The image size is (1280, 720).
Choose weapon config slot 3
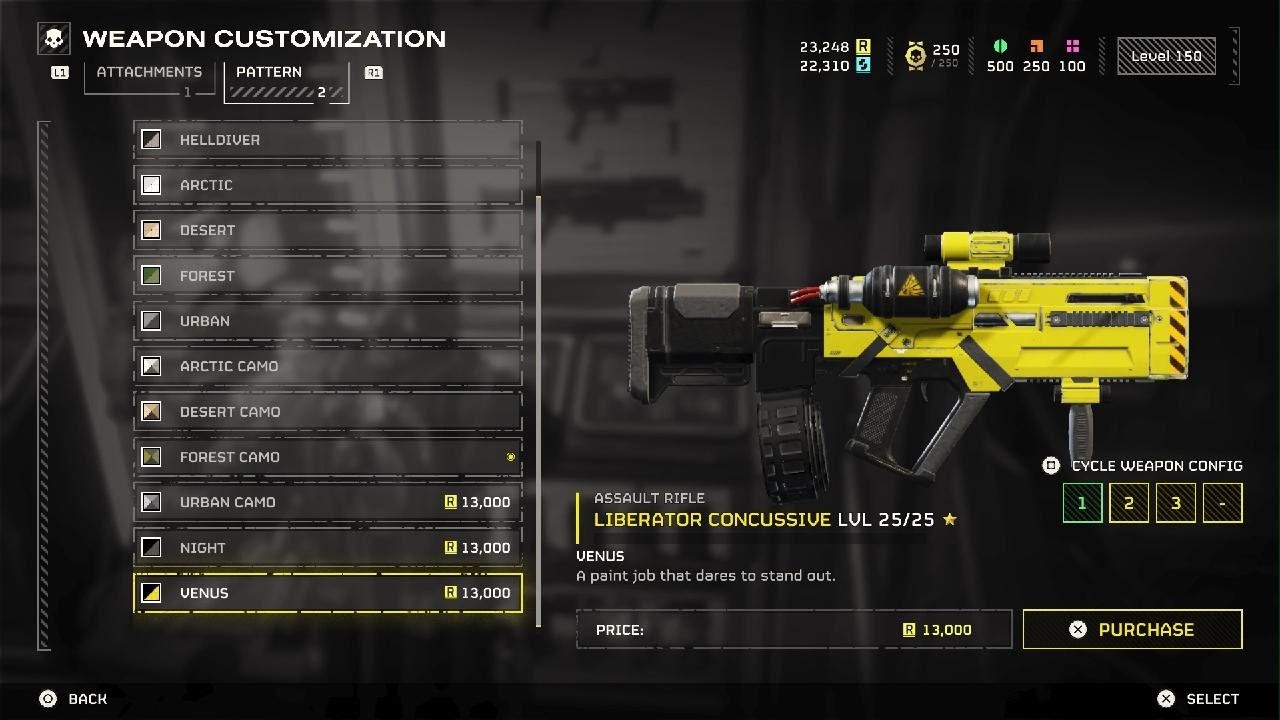pos(1175,503)
